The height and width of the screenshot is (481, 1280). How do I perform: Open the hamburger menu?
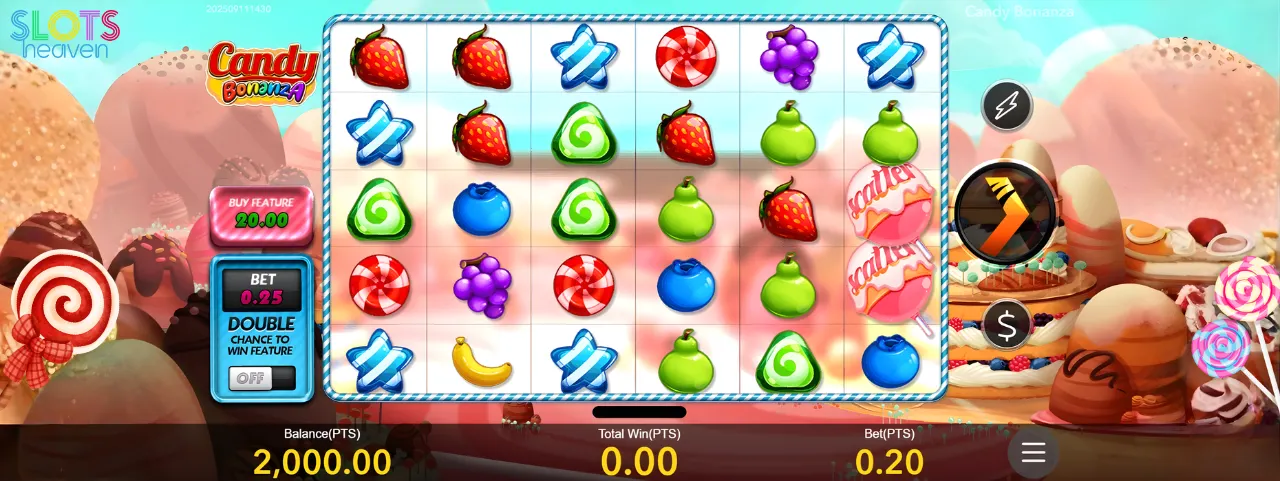[1033, 453]
